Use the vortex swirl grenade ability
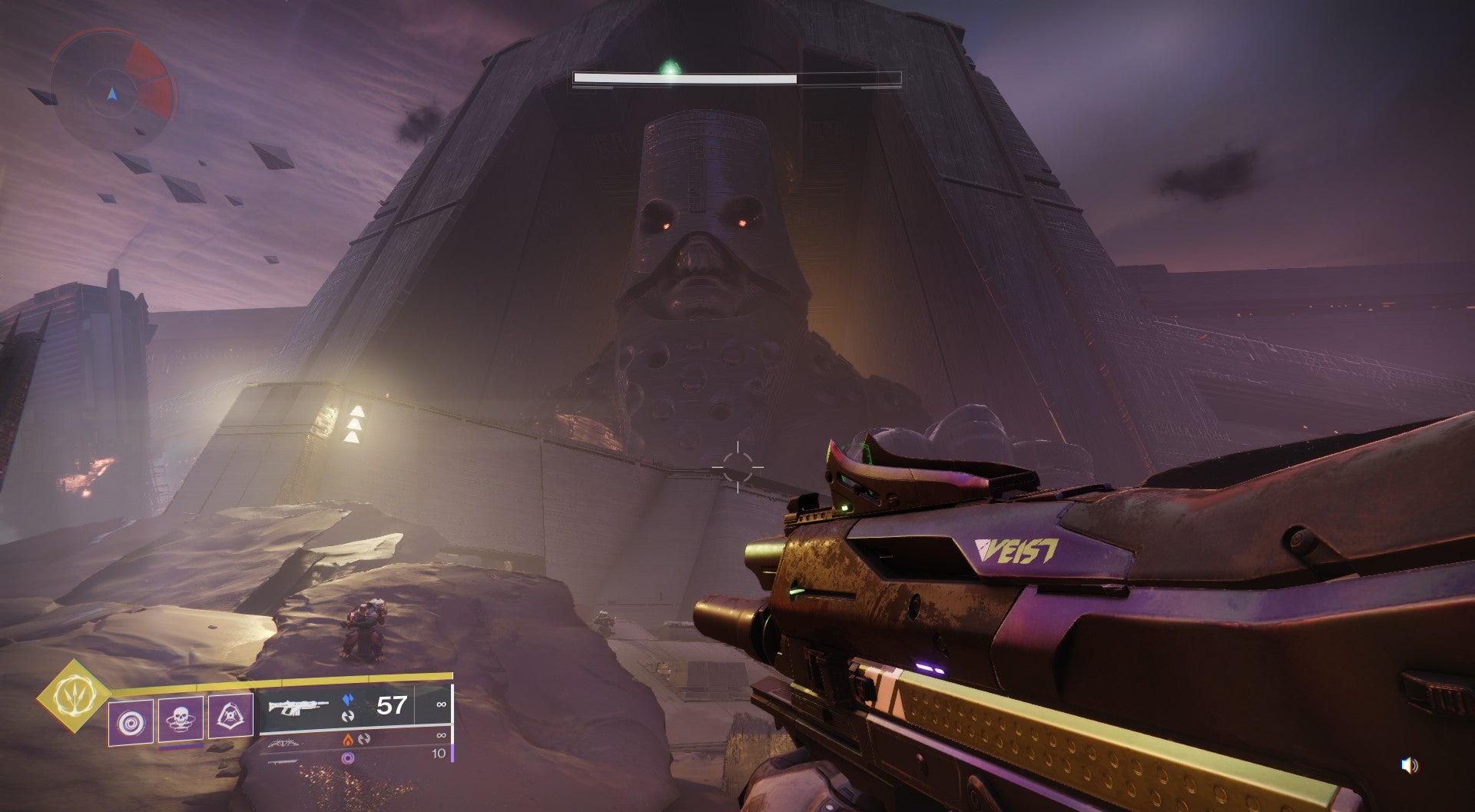 tap(130, 721)
